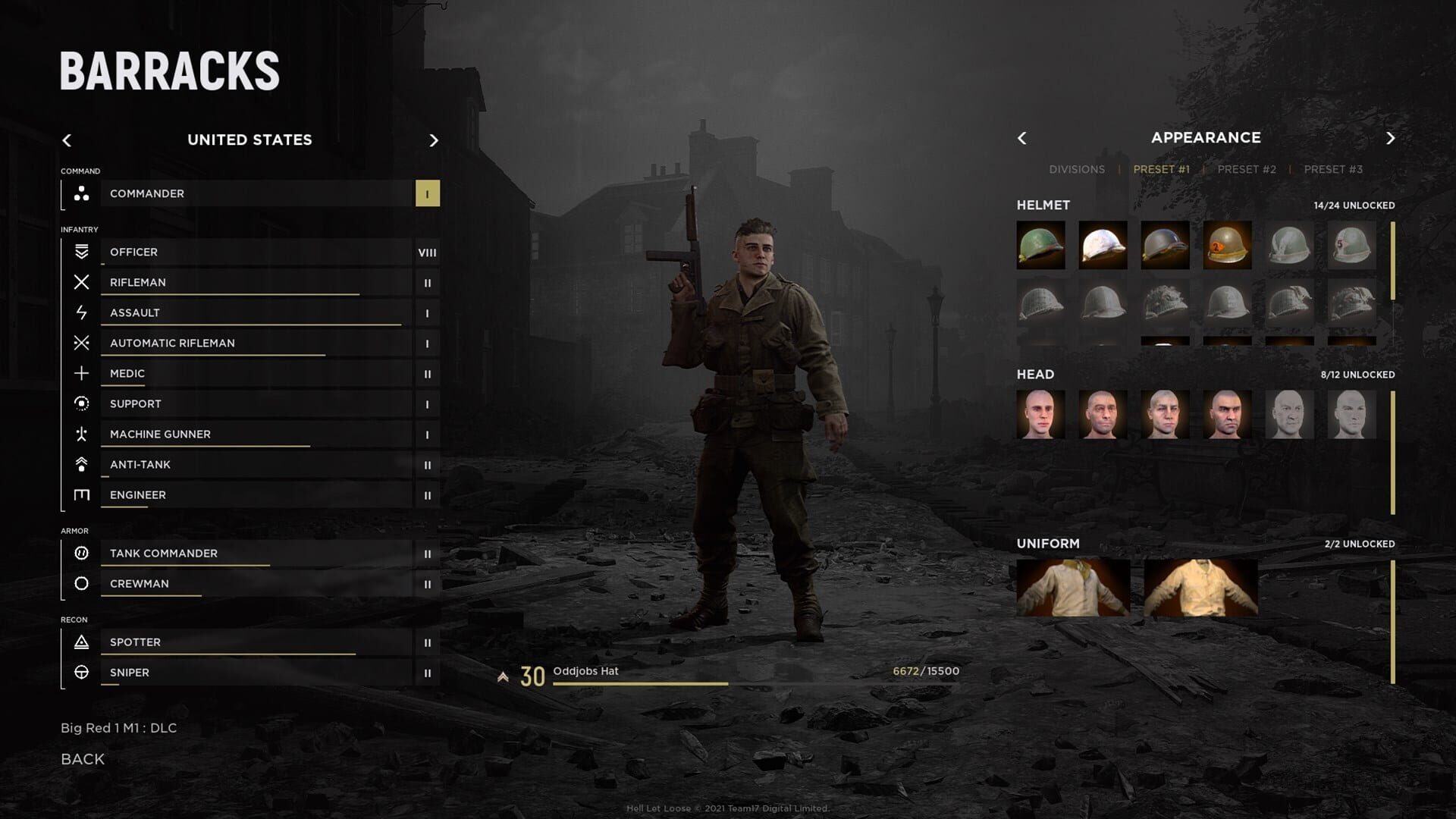Select the Engineer role icon

[x=83, y=494]
